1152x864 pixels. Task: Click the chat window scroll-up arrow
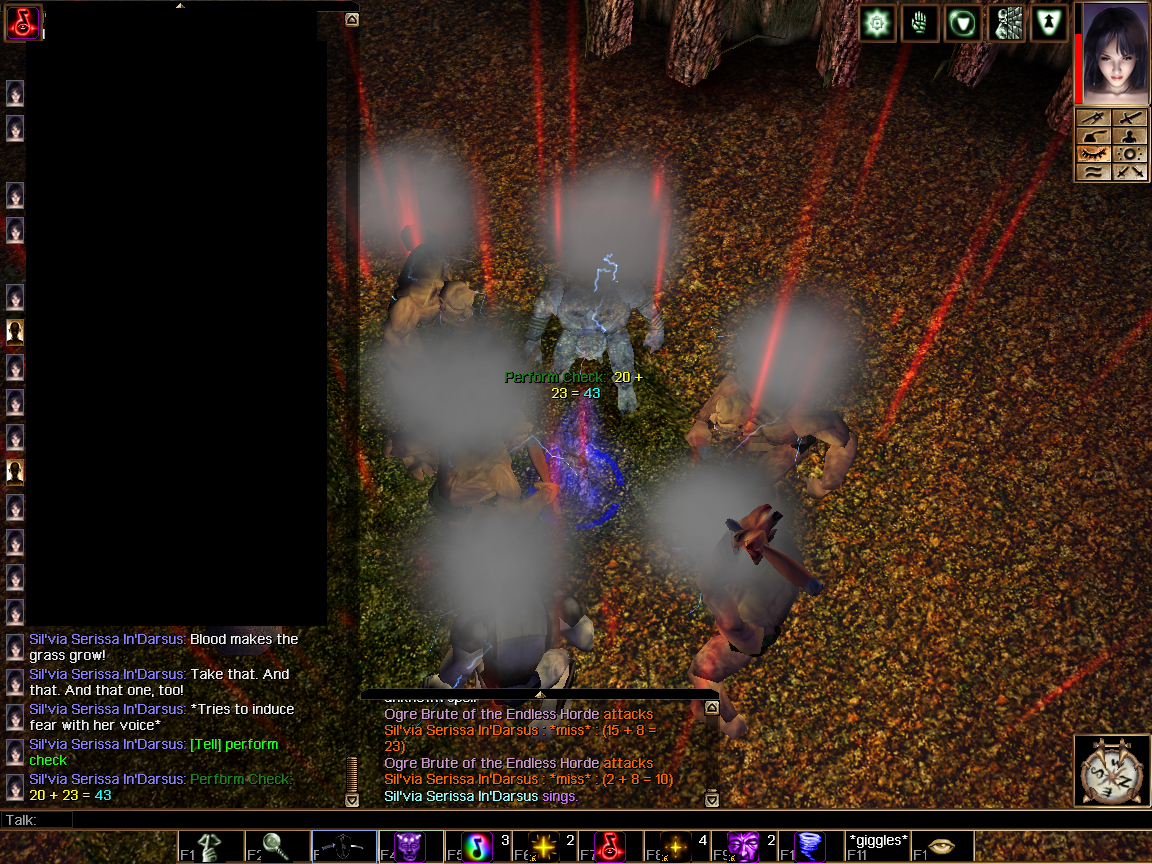[x=351, y=19]
